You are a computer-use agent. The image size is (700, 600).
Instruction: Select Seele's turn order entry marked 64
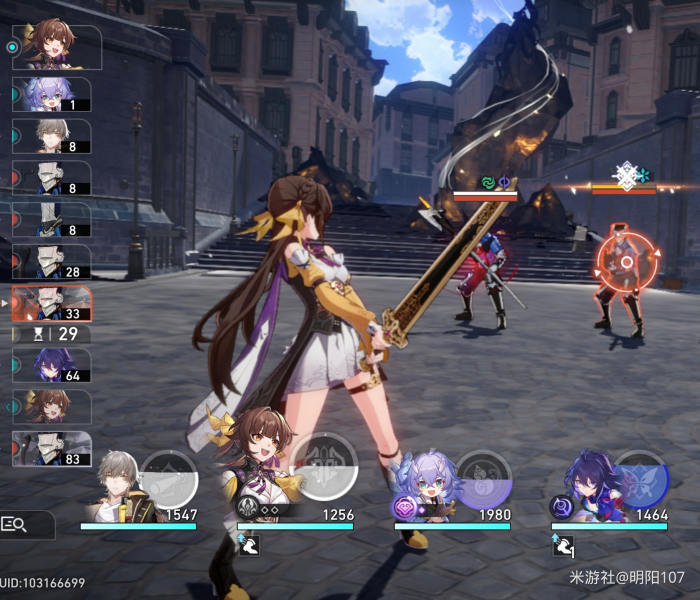(x=52, y=366)
